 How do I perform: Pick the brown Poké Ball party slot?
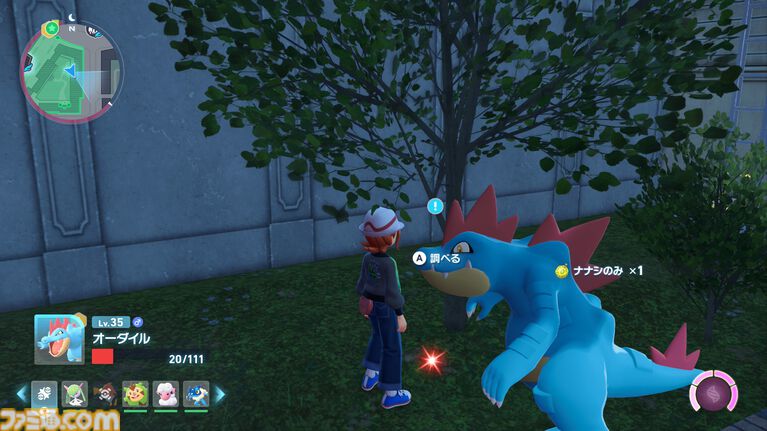101,394
